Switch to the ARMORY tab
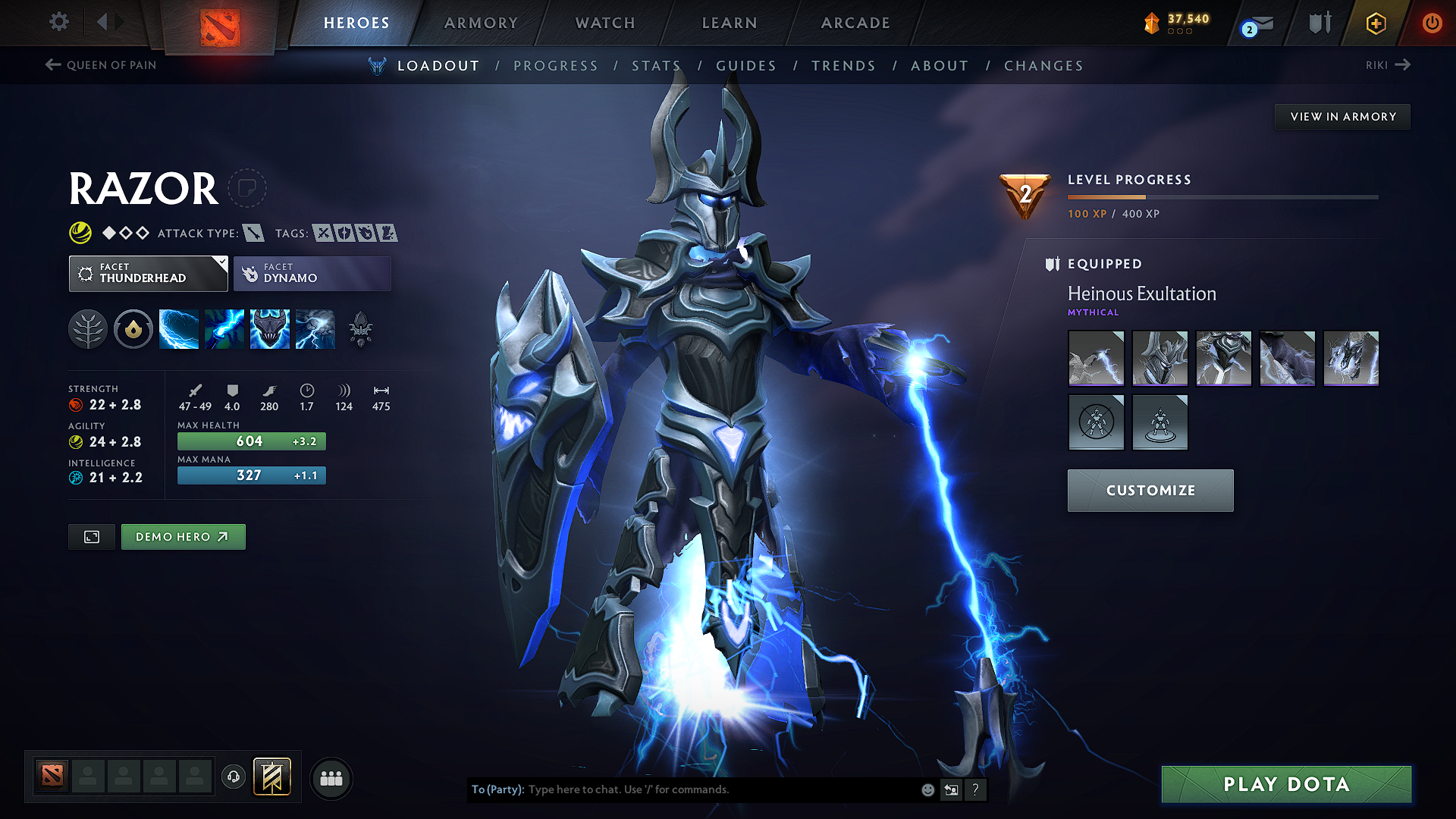Viewport: 1456px width, 819px height. tap(480, 23)
